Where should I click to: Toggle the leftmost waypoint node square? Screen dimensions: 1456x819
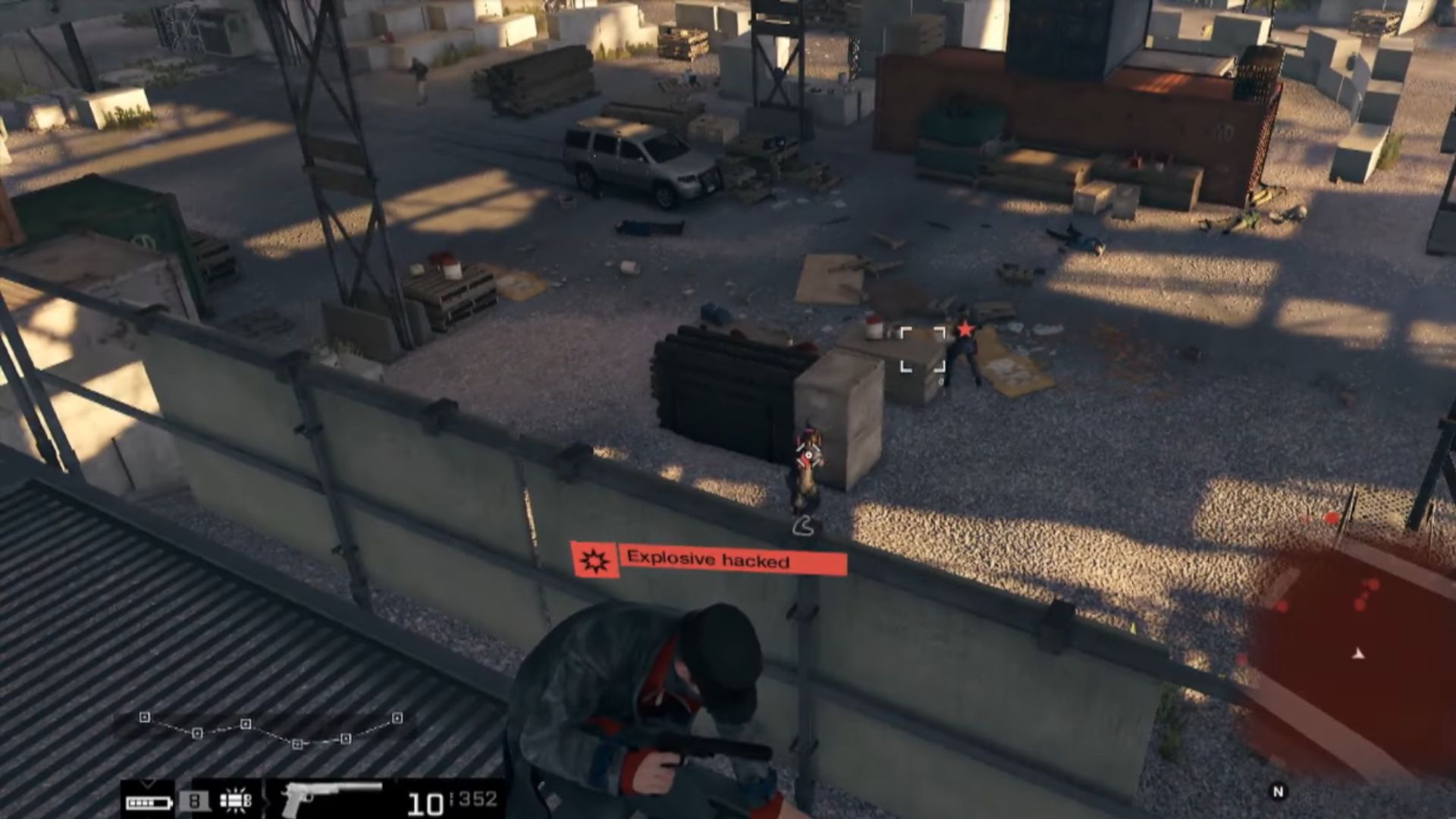click(x=145, y=717)
